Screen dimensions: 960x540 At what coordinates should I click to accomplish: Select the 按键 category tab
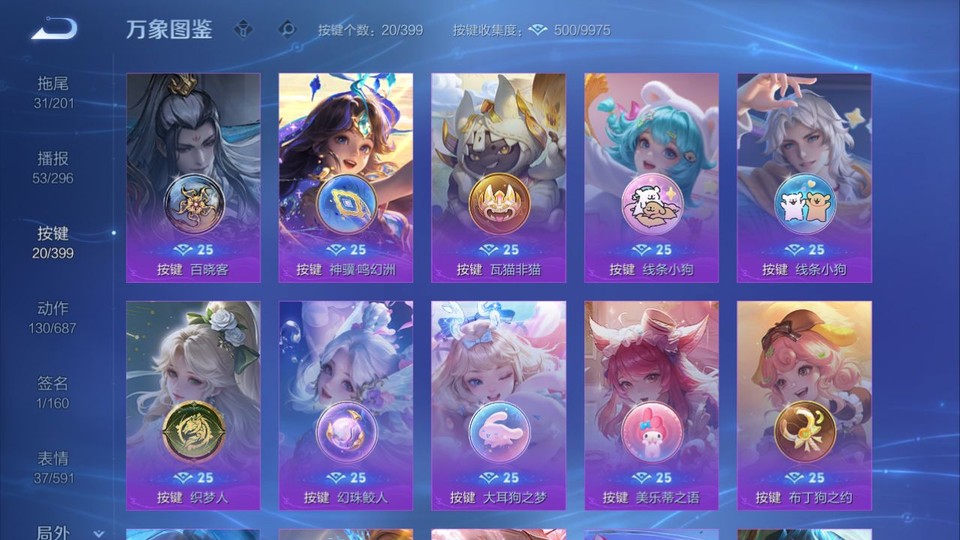[53, 242]
